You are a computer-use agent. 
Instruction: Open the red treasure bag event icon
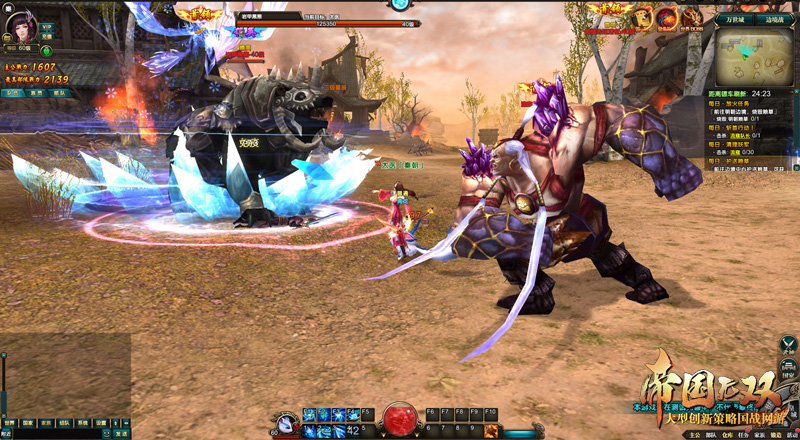pos(666,17)
